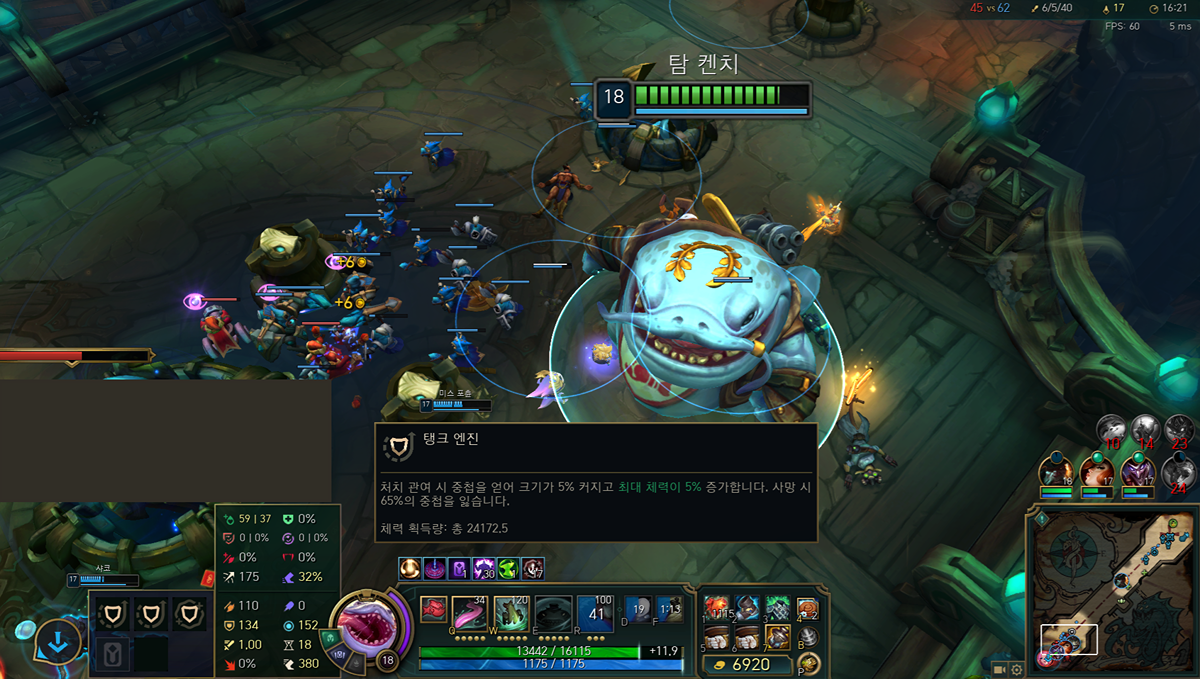Select the red-haired ally champion portrait
This screenshot has width=1200, height=679.
[x=1096, y=472]
